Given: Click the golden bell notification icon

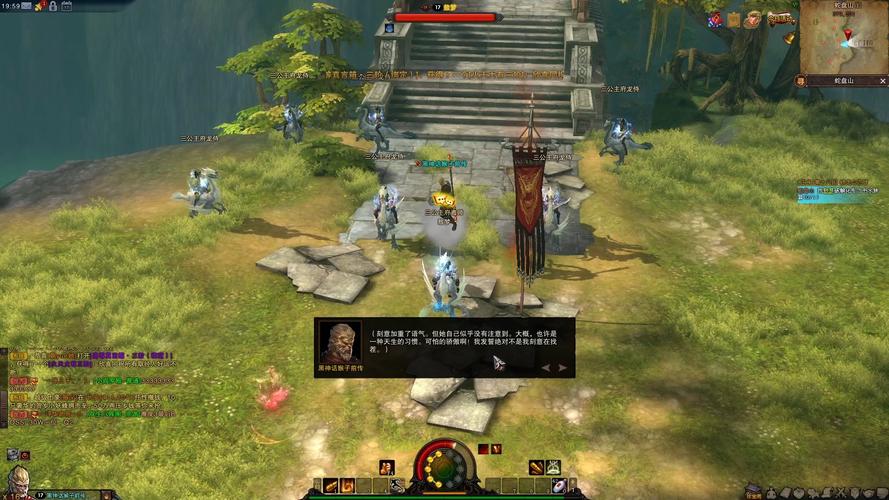Looking at the screenshot, I should coord(789,38).
